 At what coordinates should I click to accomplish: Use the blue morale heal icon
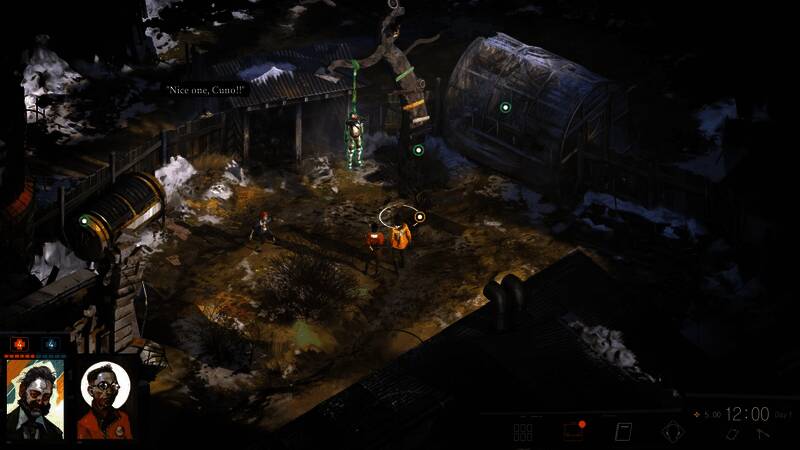(x=51, y=345)
